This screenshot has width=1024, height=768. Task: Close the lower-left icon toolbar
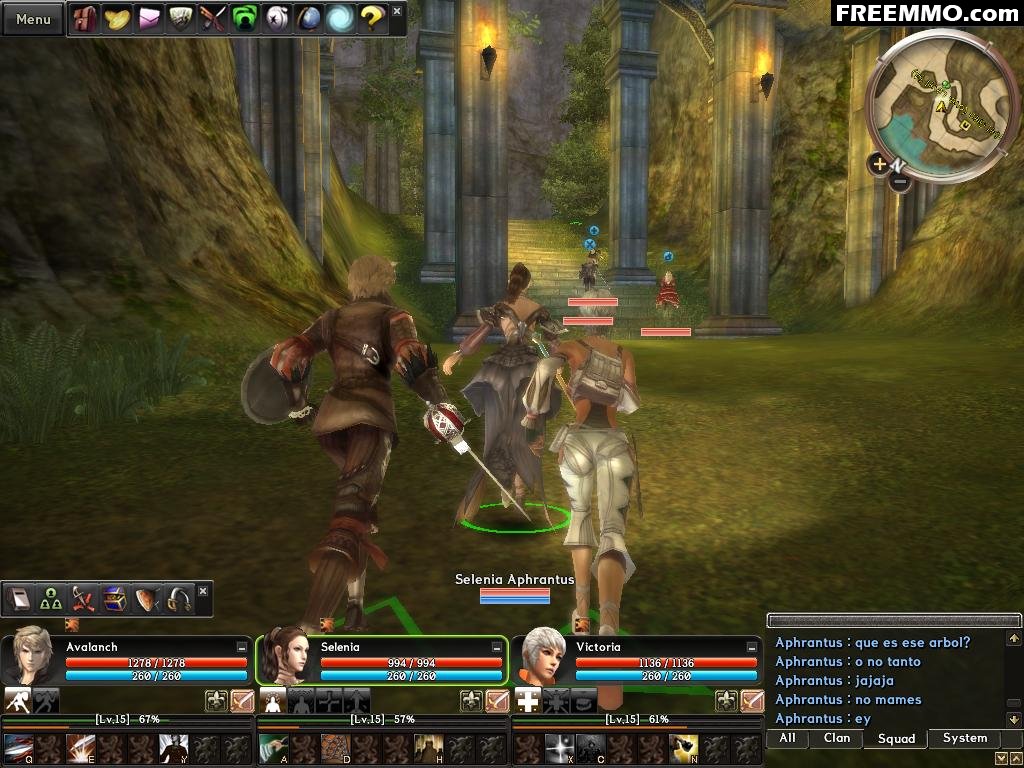coord(203,591)
